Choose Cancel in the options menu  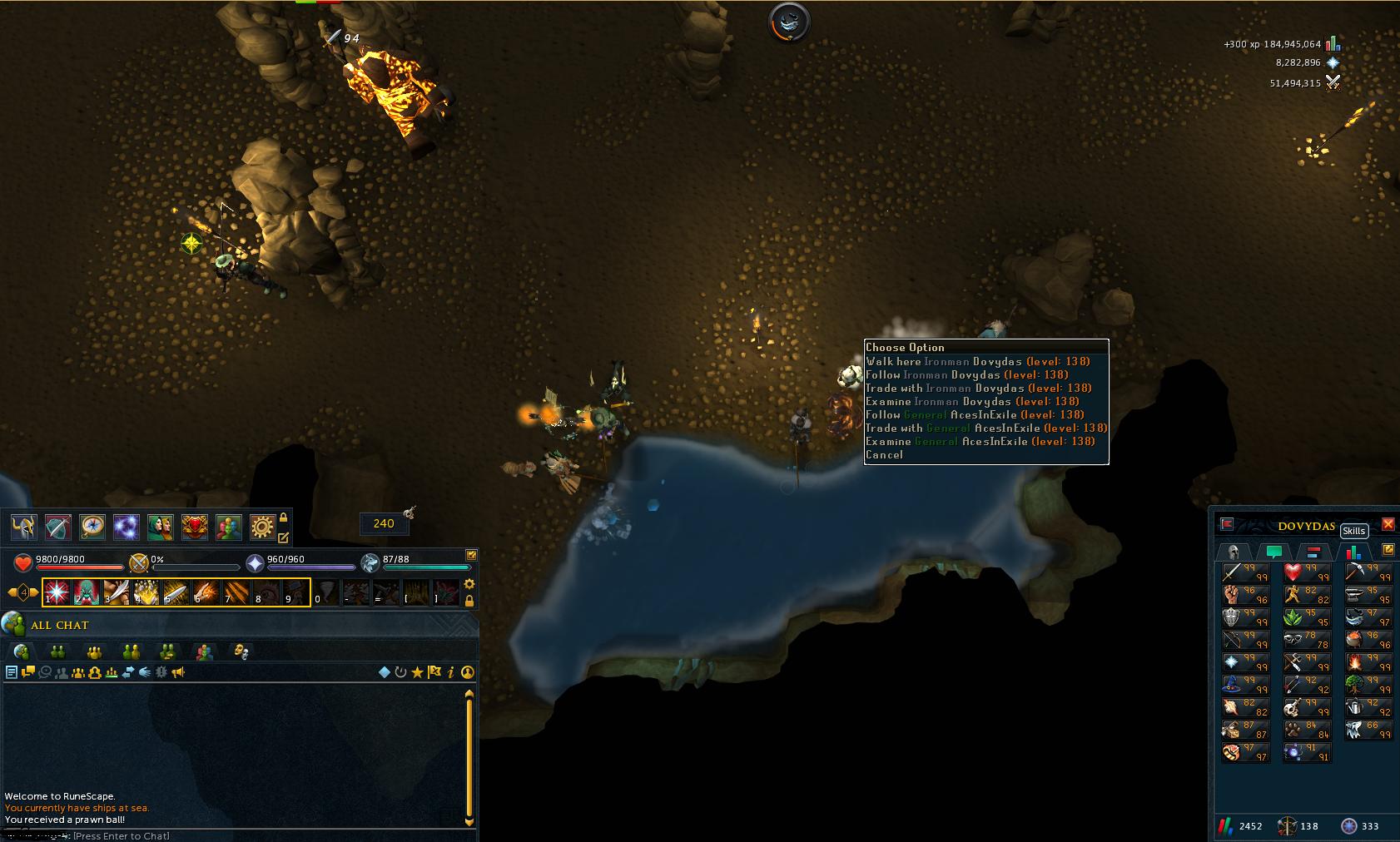(x=884, y=455)
